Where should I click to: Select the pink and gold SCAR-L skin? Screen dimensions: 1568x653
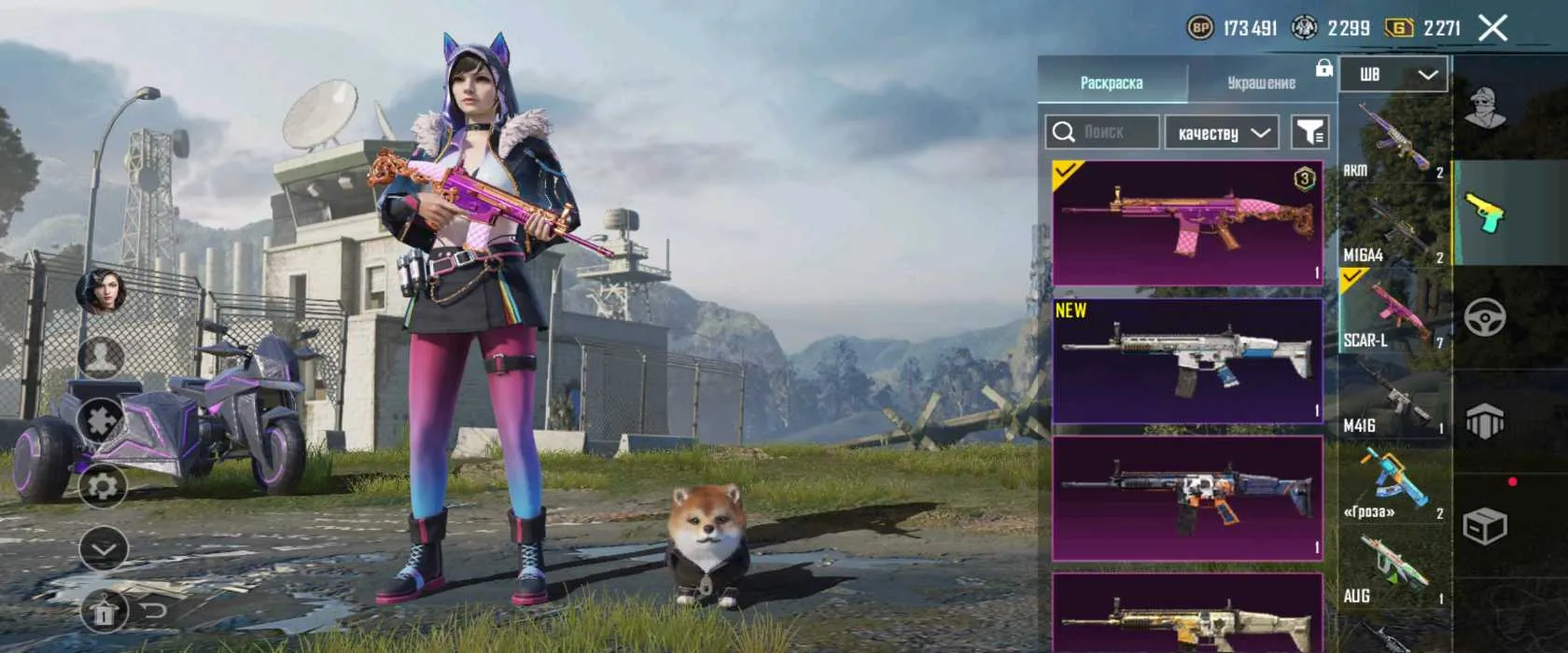[1187, 222]
